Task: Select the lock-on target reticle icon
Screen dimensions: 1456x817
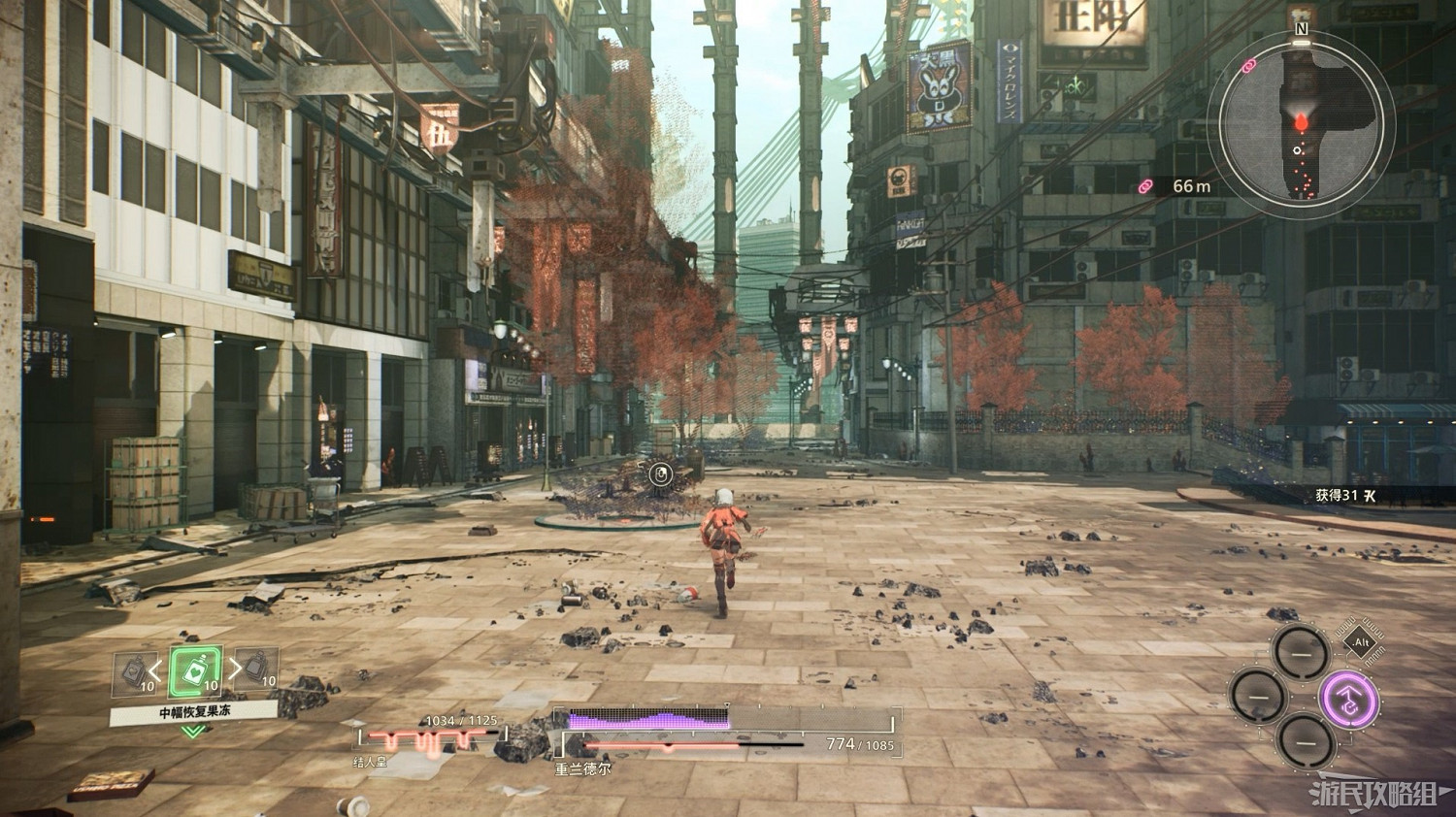Action: pos(660,474)
